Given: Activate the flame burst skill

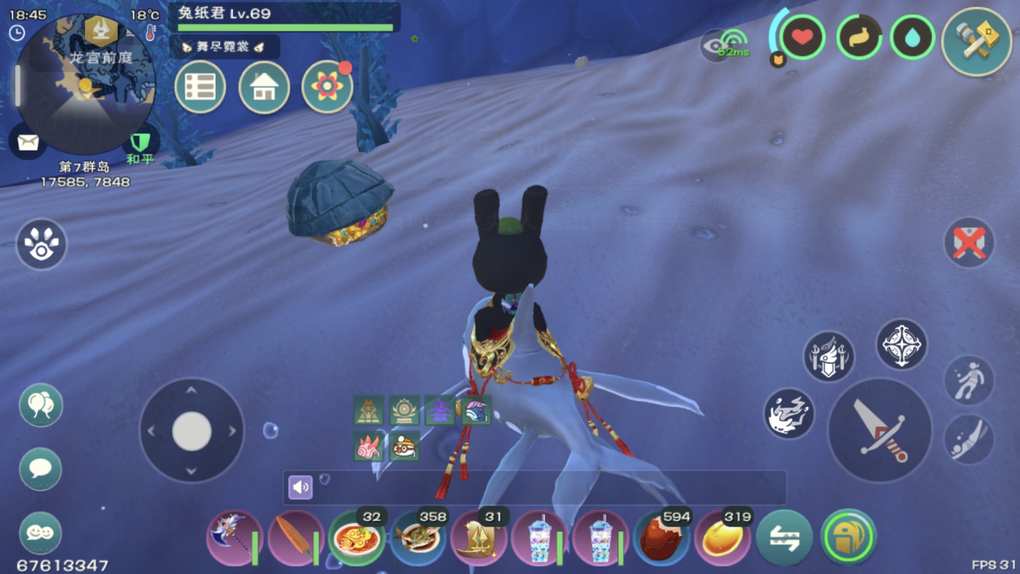Looking at the screenshot, I should pyautogui.click(x=789, y=413).
